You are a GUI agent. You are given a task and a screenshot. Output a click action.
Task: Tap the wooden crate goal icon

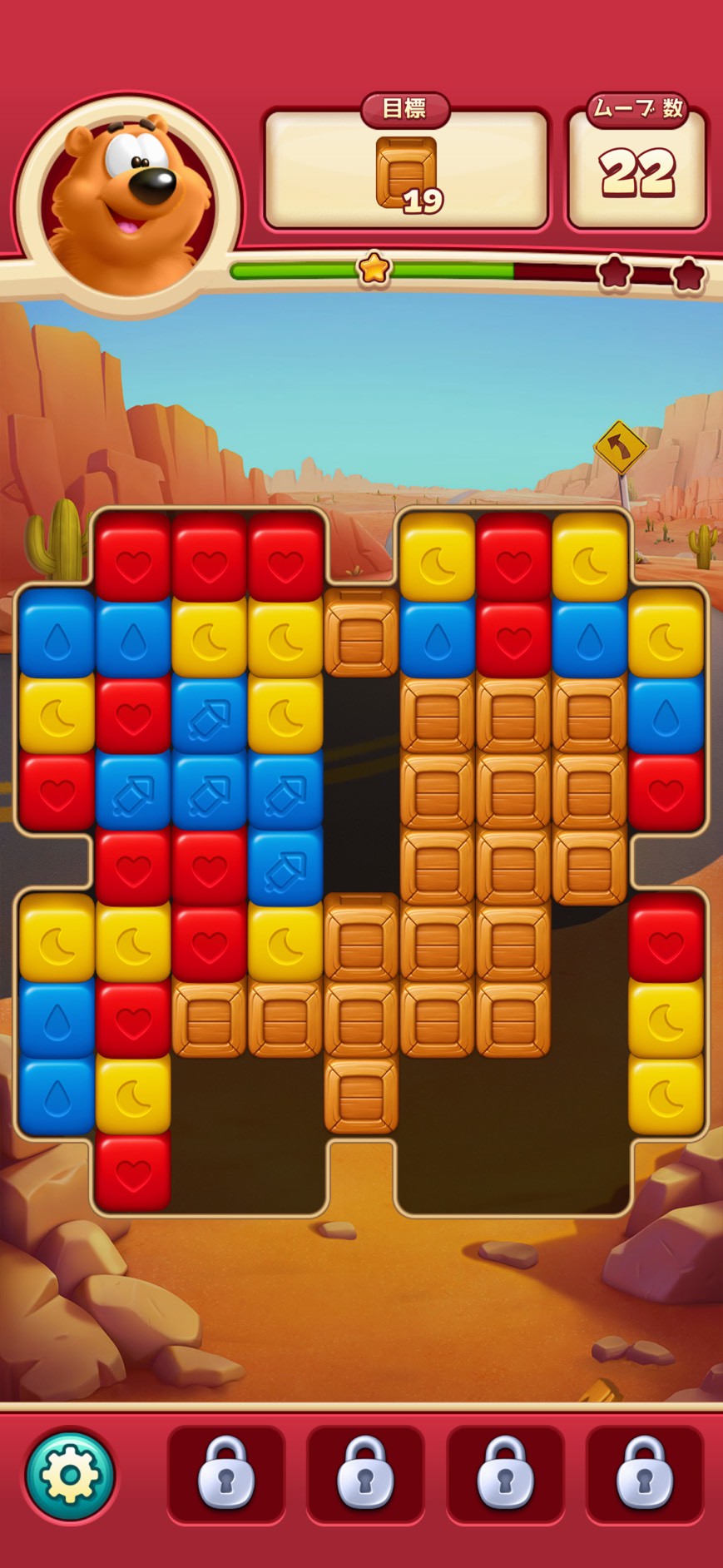[406, 172]
